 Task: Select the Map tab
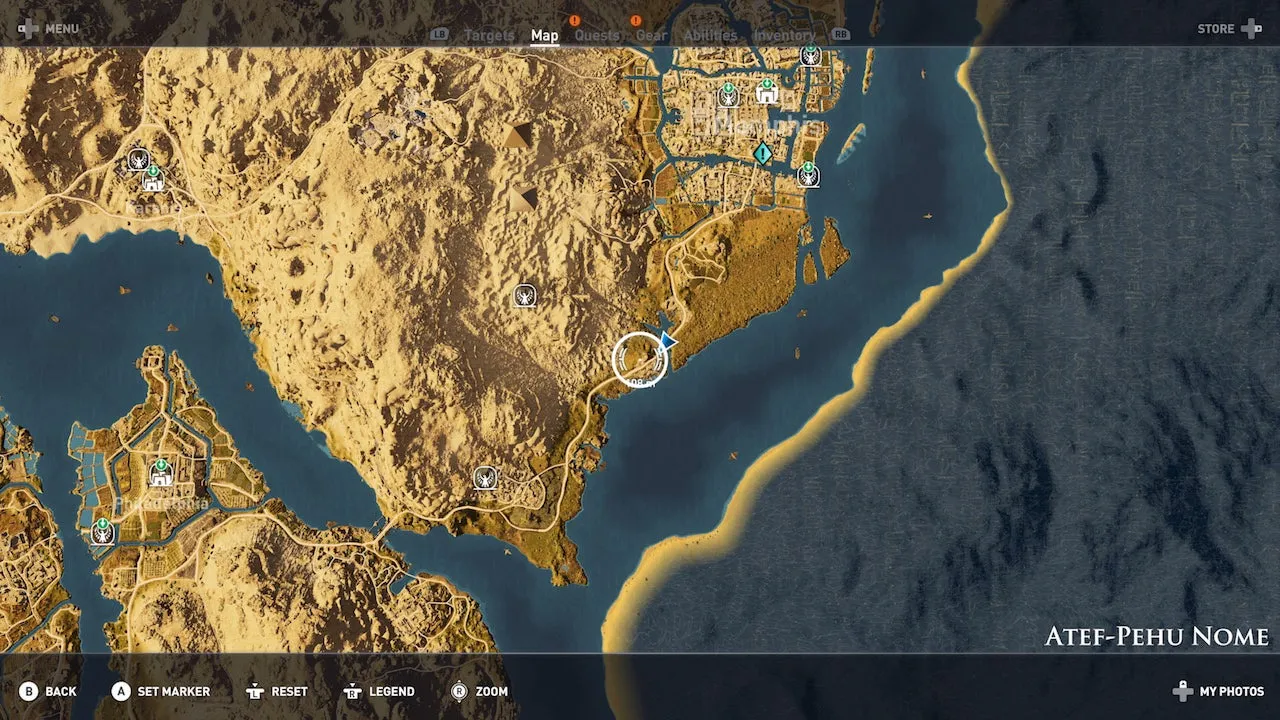[544, 36]
